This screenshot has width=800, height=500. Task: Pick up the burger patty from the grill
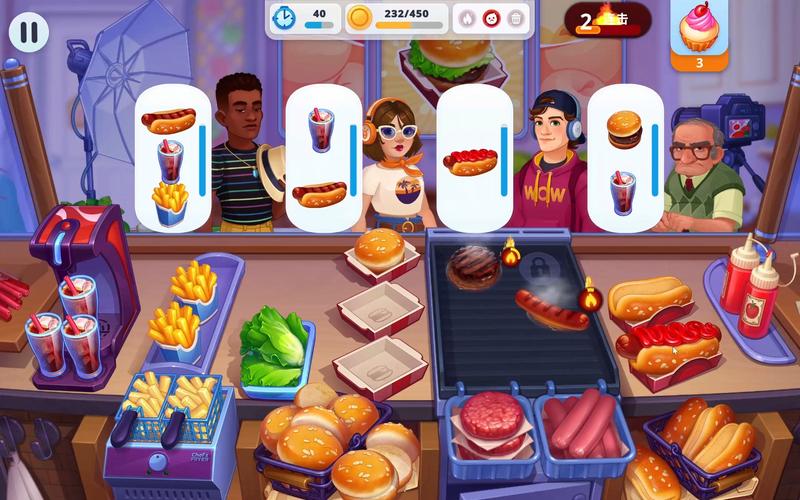click(472, 266)
